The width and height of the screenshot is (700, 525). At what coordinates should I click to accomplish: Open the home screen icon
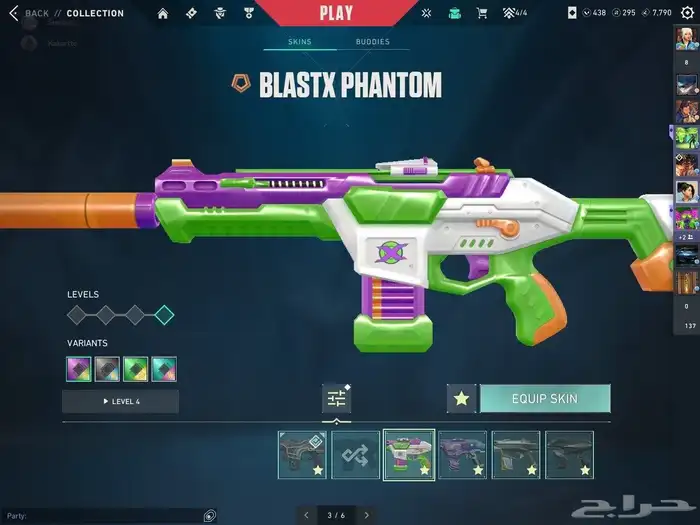point(163,13)
